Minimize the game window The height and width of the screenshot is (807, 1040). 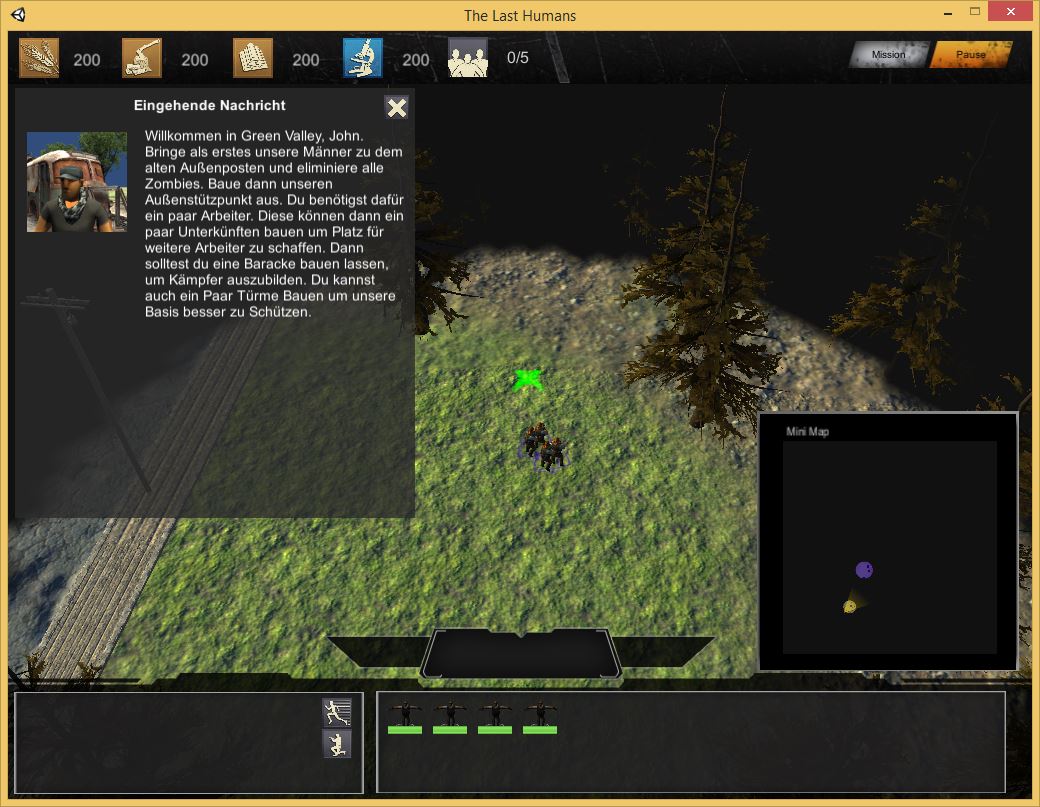947,12
